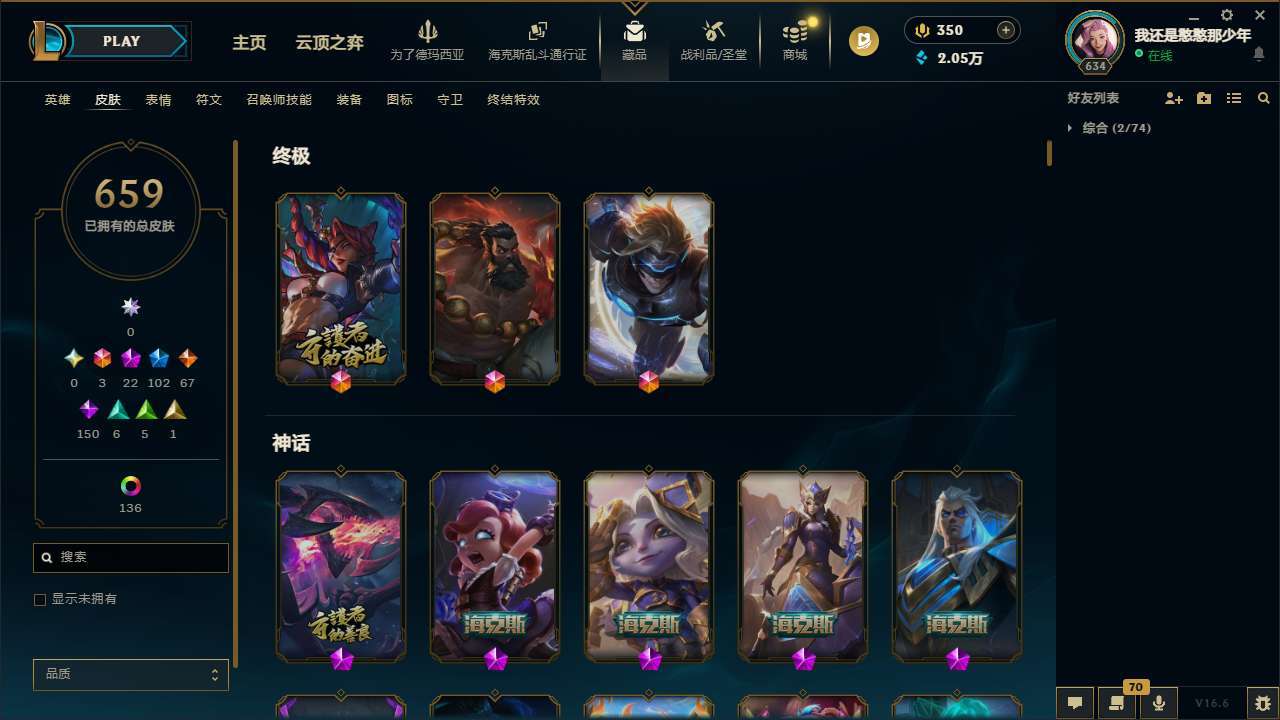Viewport: 1280px width, 720px height.
Task: Click the add friend icon
Action: [x=1174, y=98]
